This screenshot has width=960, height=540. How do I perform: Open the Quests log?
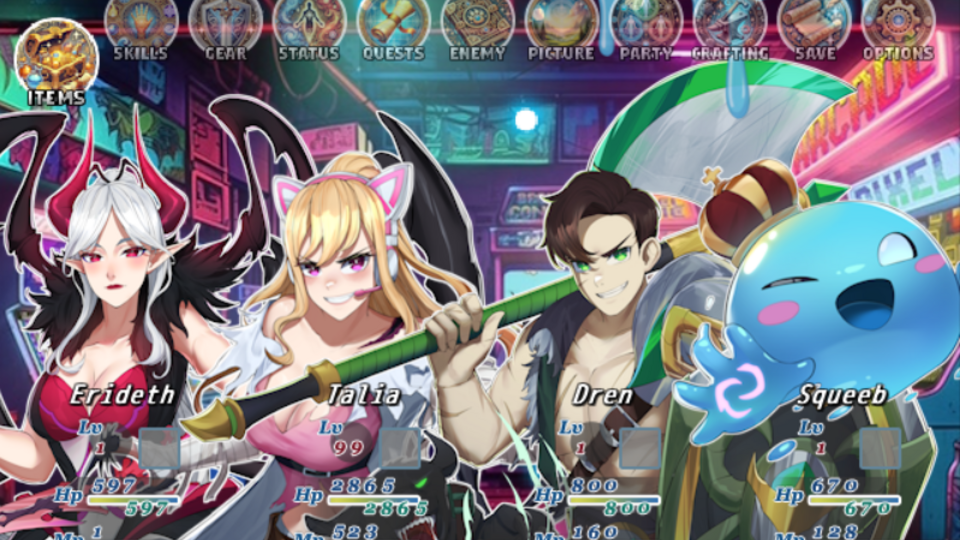[393, 26]
